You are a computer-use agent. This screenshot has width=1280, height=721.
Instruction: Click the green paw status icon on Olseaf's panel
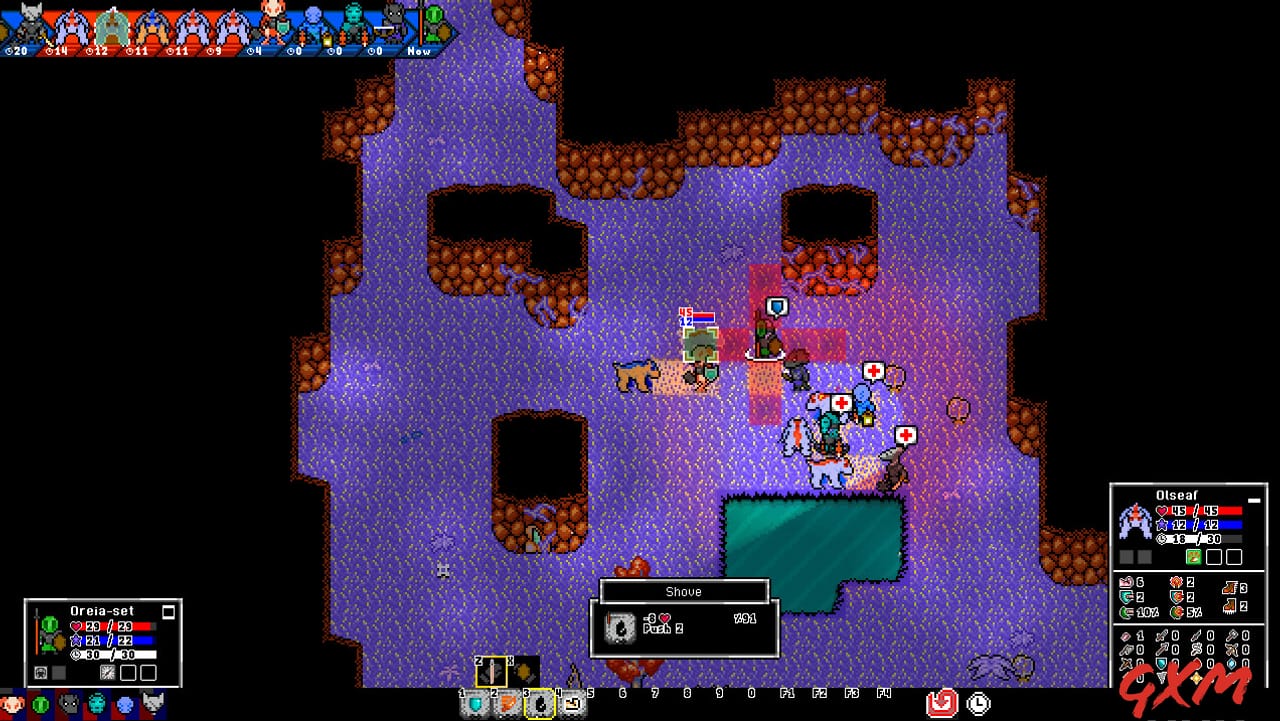(x=1193, y=556)
